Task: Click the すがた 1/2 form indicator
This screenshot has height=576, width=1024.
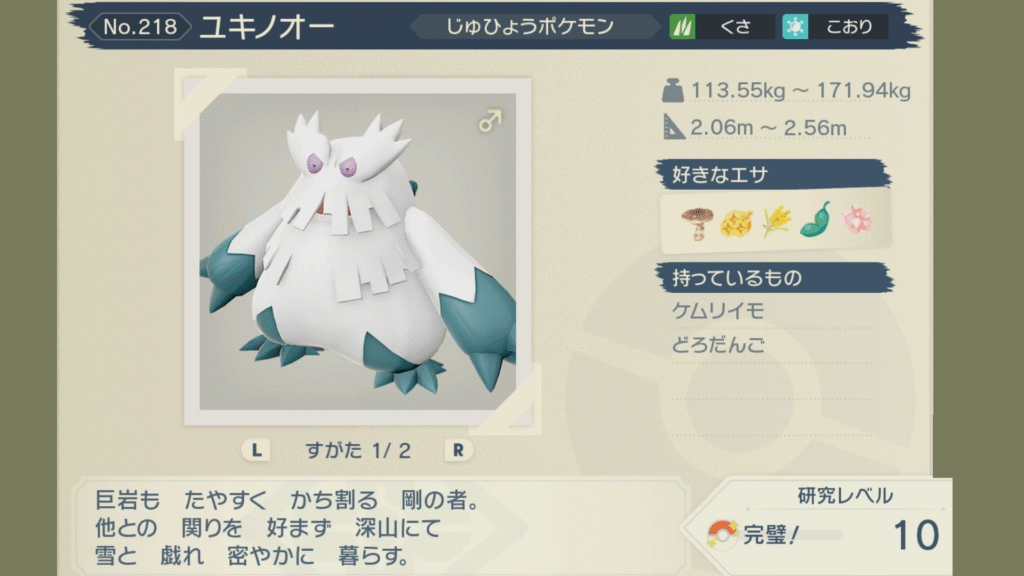Action: (x=358, y=450)
